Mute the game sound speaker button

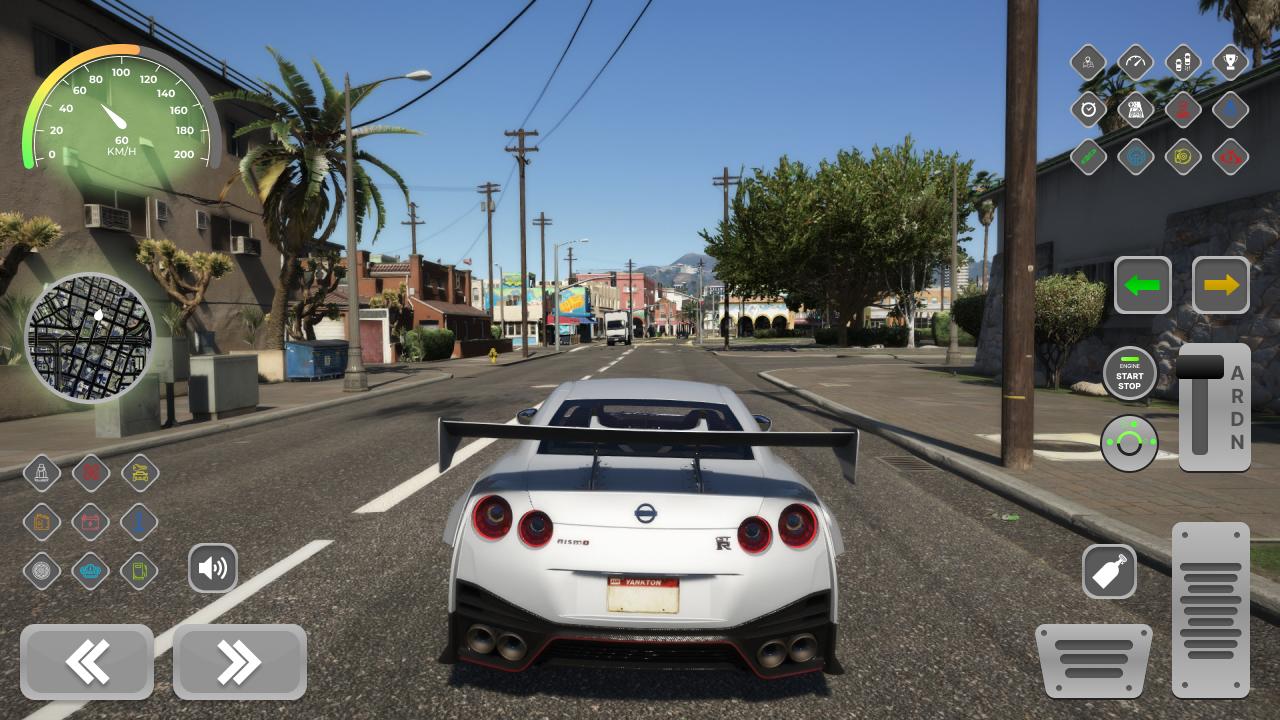point(213,567)
